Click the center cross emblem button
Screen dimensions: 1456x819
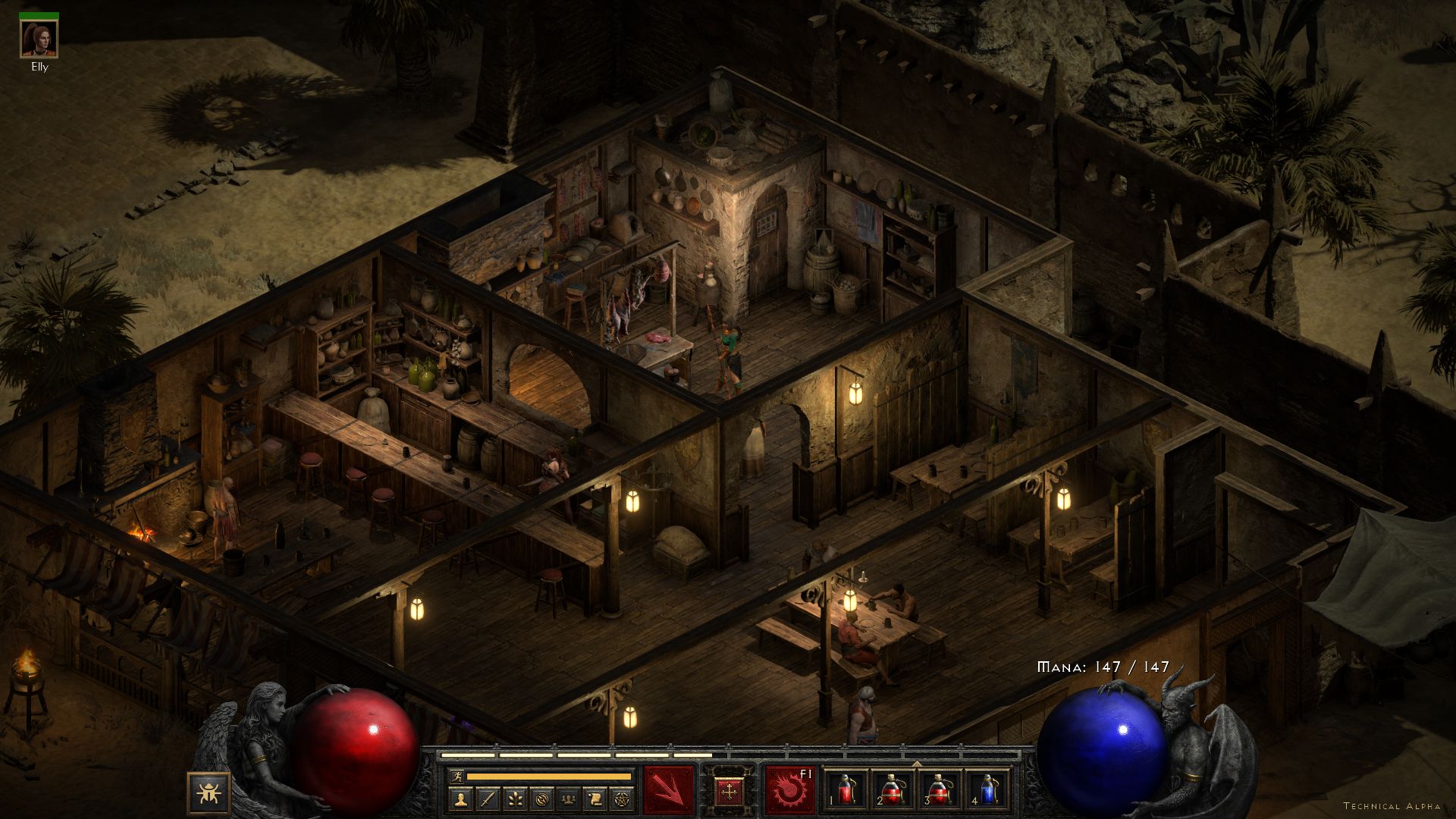[x=730, y=792]
